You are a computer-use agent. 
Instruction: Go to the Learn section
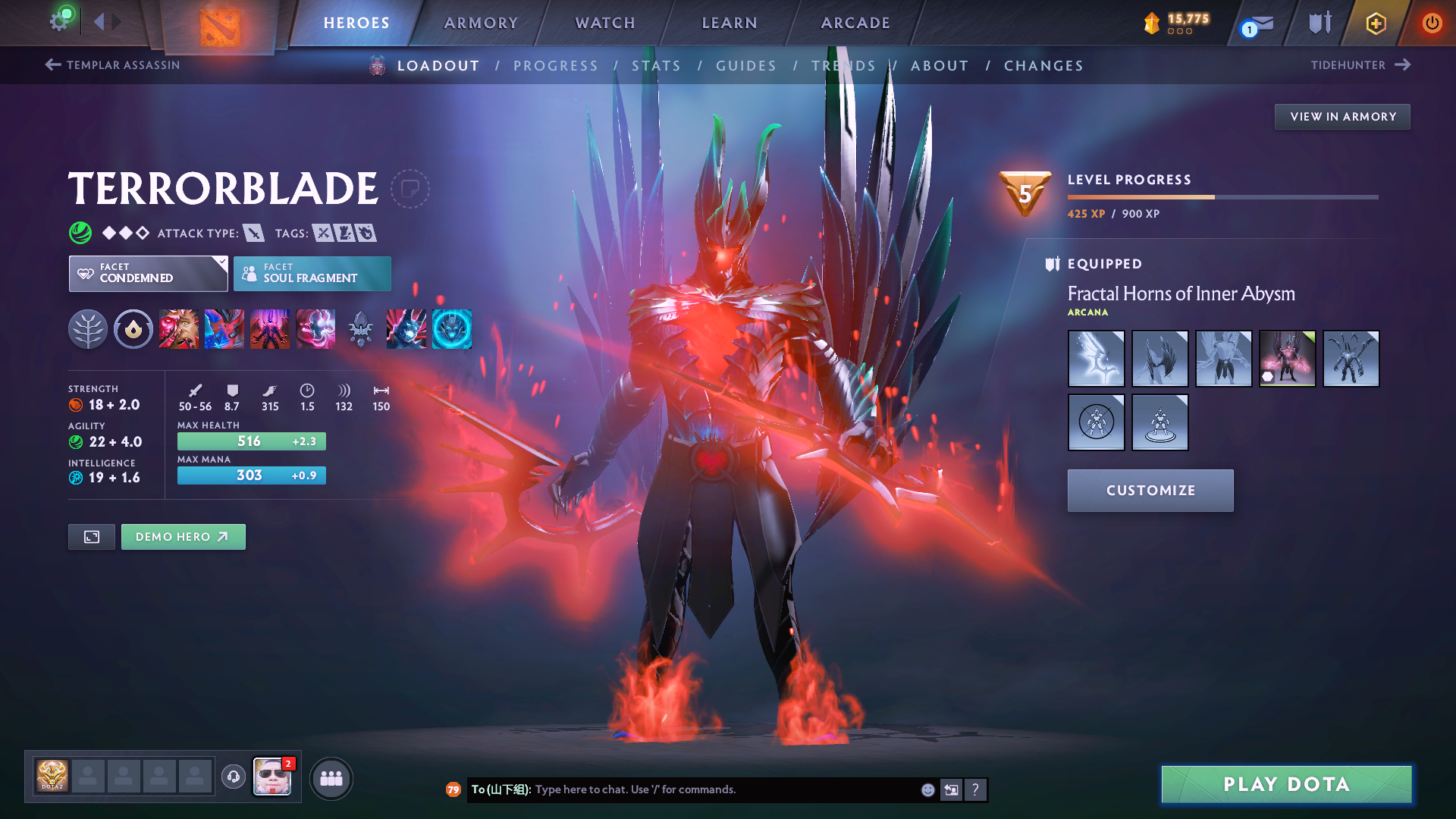click(x=730, y=23)
